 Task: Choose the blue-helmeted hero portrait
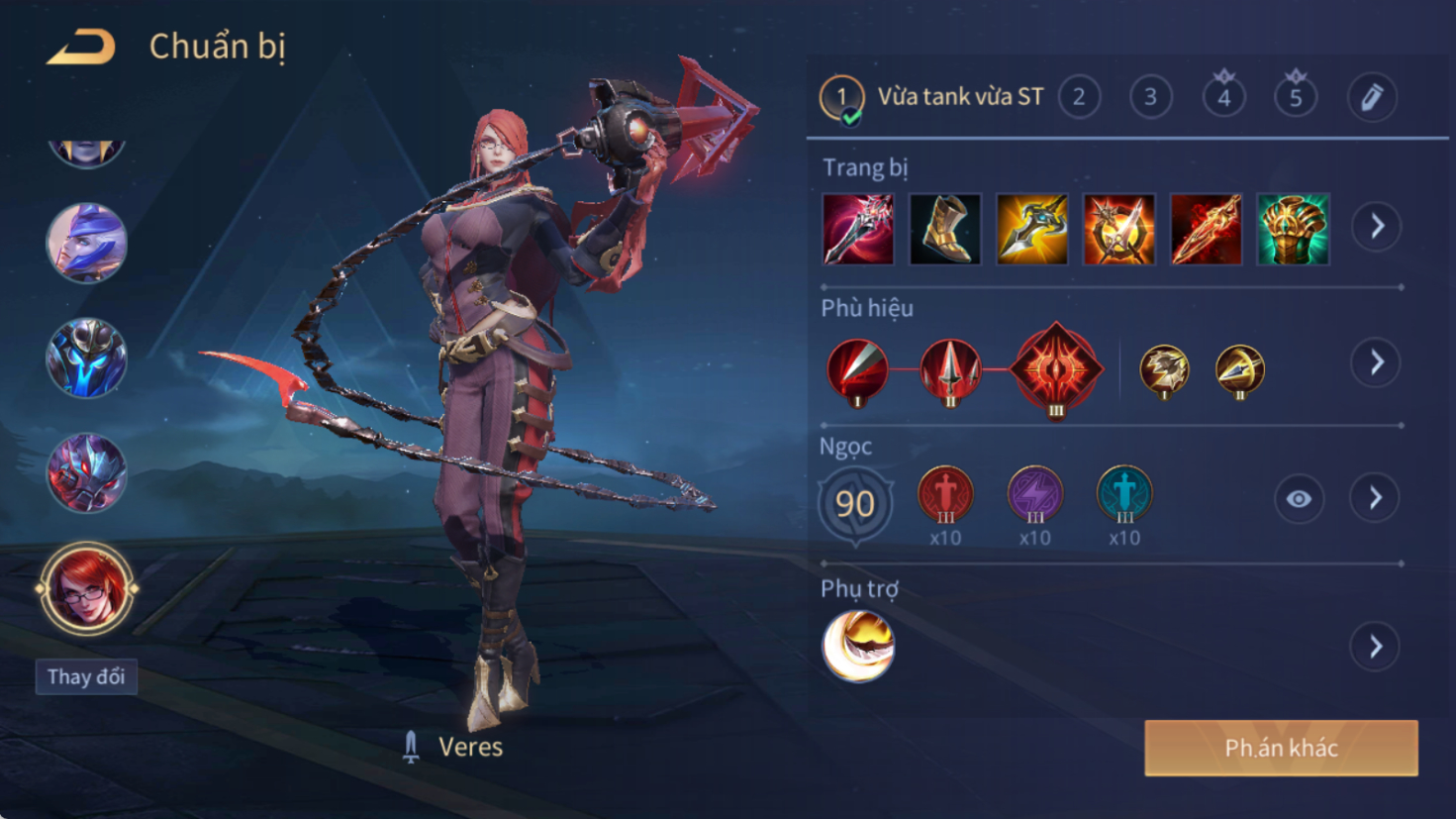click(87, 243)
